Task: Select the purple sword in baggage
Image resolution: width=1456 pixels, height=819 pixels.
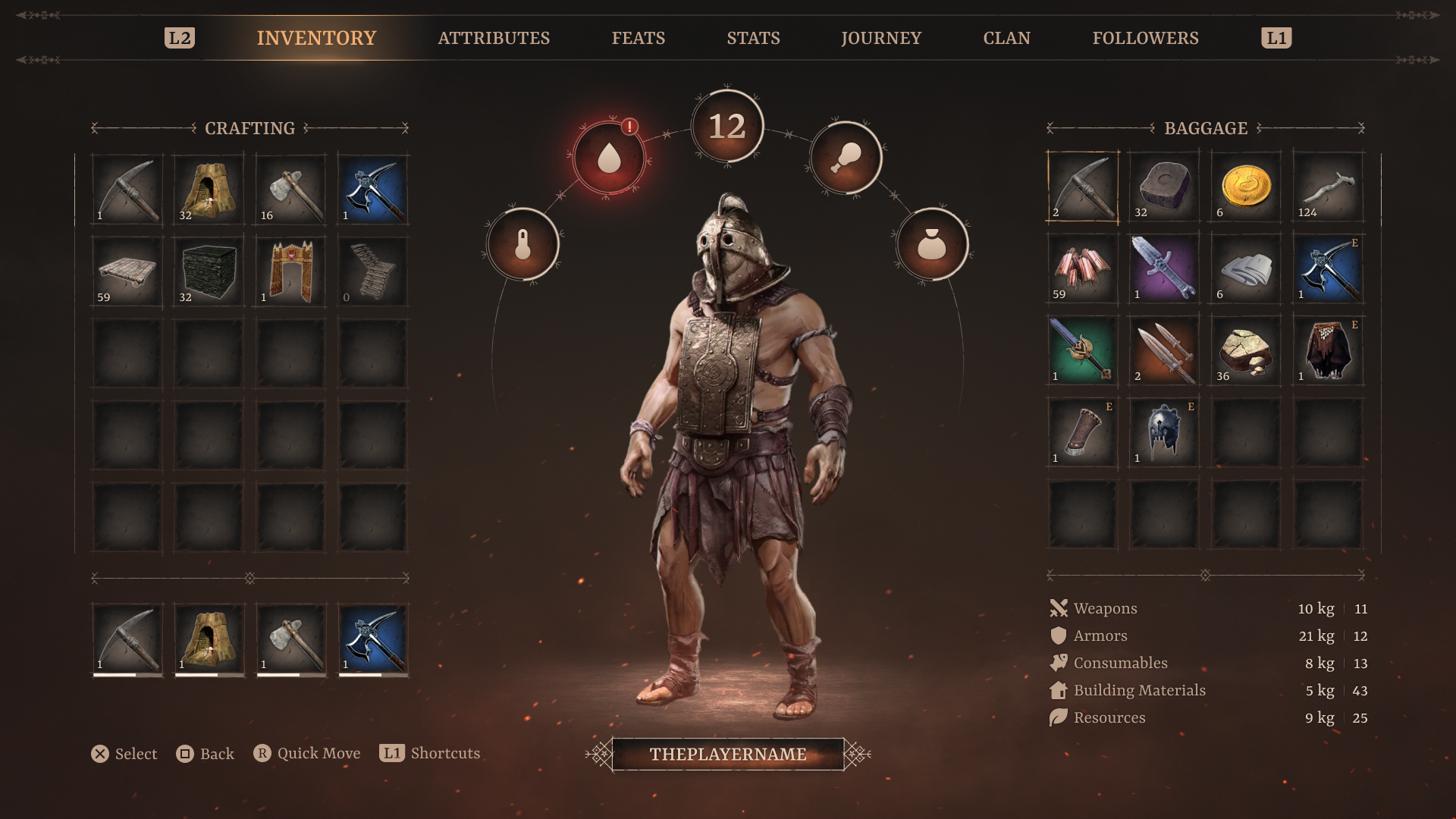Action: [1164, 269]
